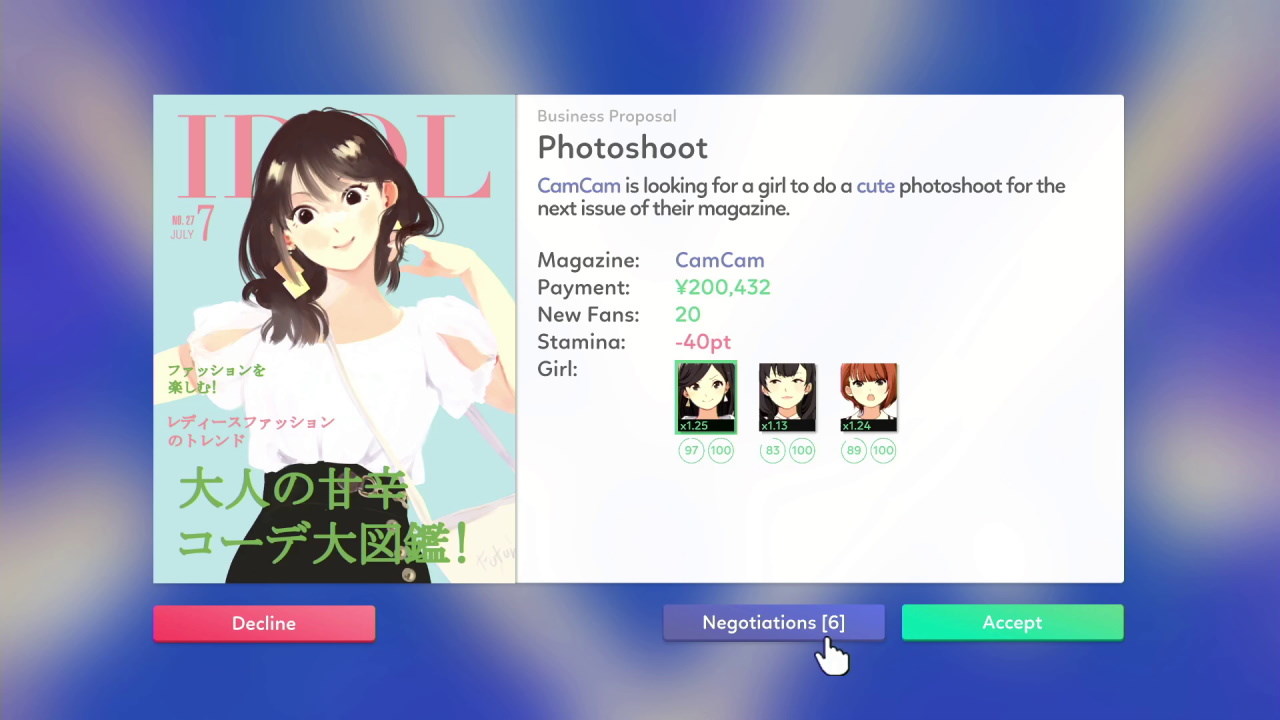
Task: Decline the business proposal
Action: pyautogui.click(x=264, y=622)
